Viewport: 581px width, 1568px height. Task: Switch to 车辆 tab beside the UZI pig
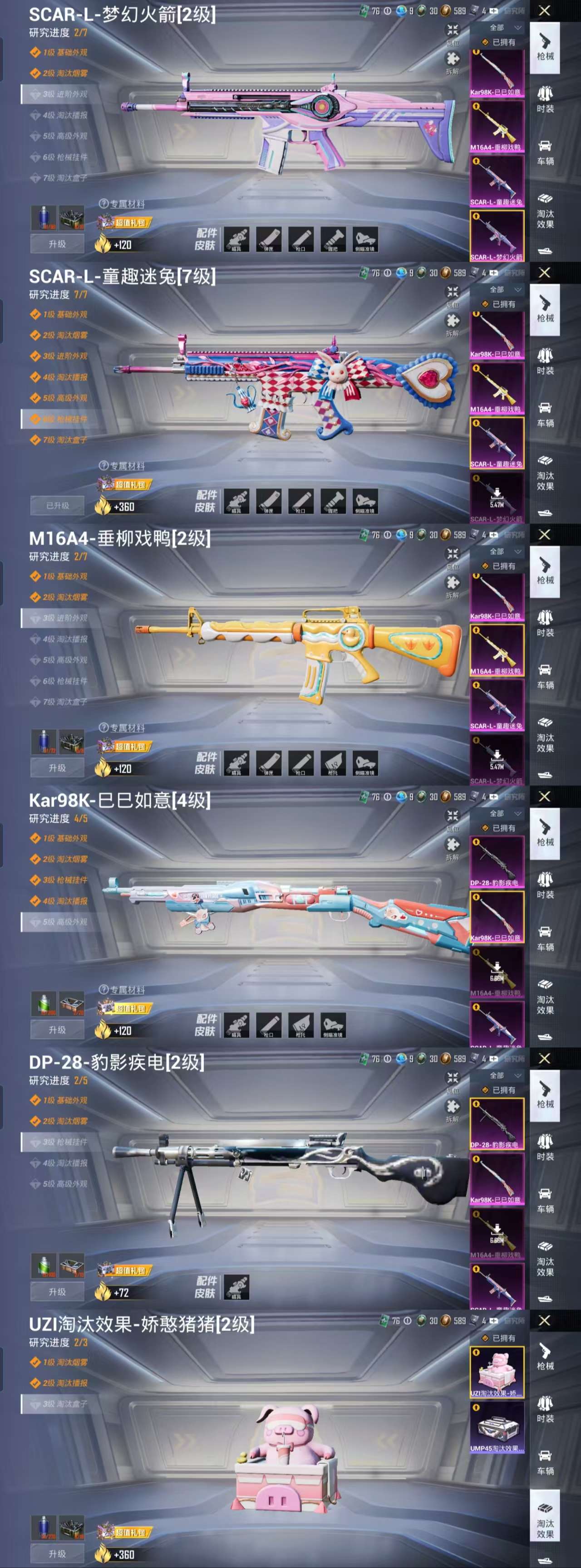point(545,1461)
